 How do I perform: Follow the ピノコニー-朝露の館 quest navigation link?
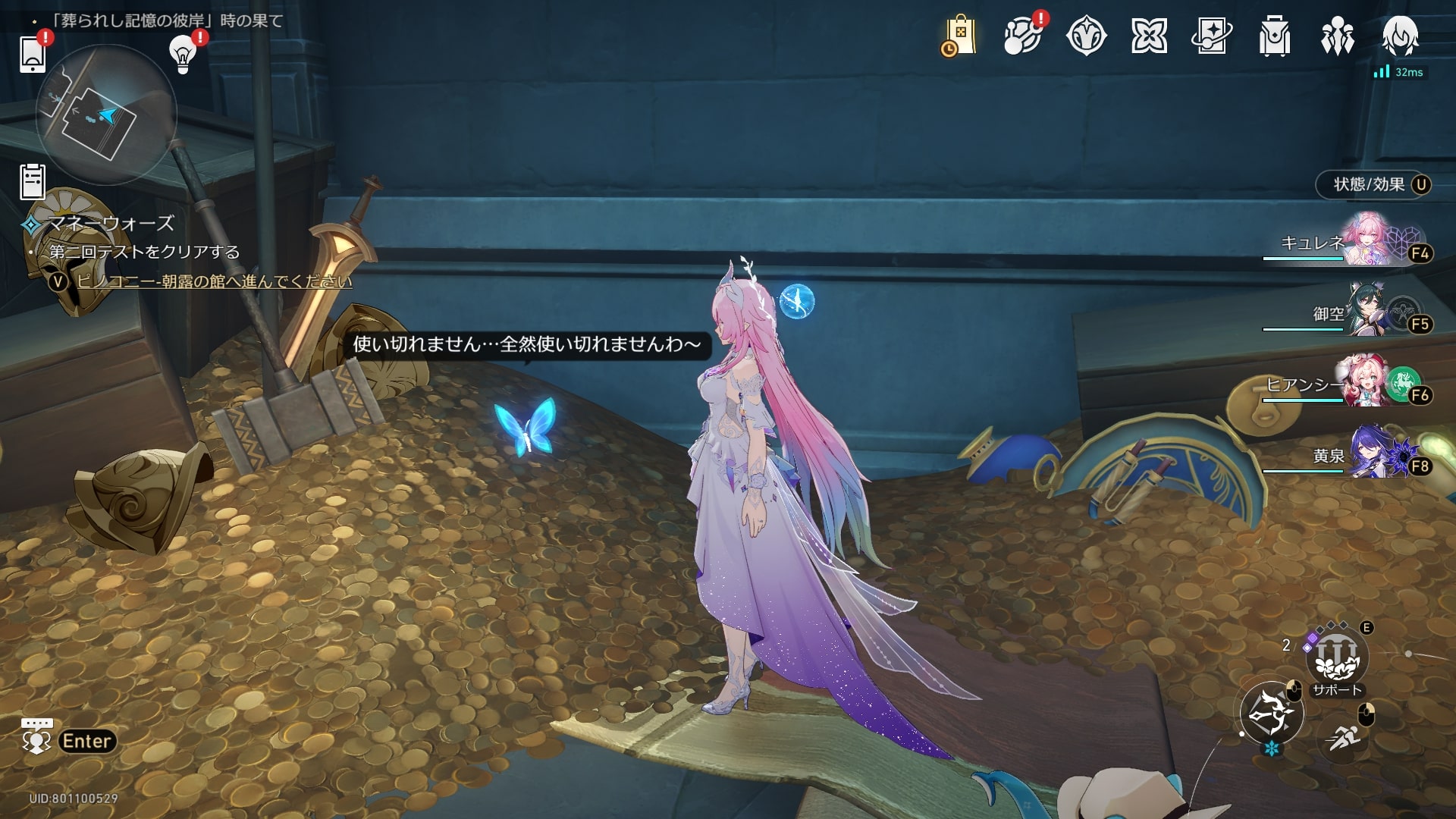[x=214, y=281]
